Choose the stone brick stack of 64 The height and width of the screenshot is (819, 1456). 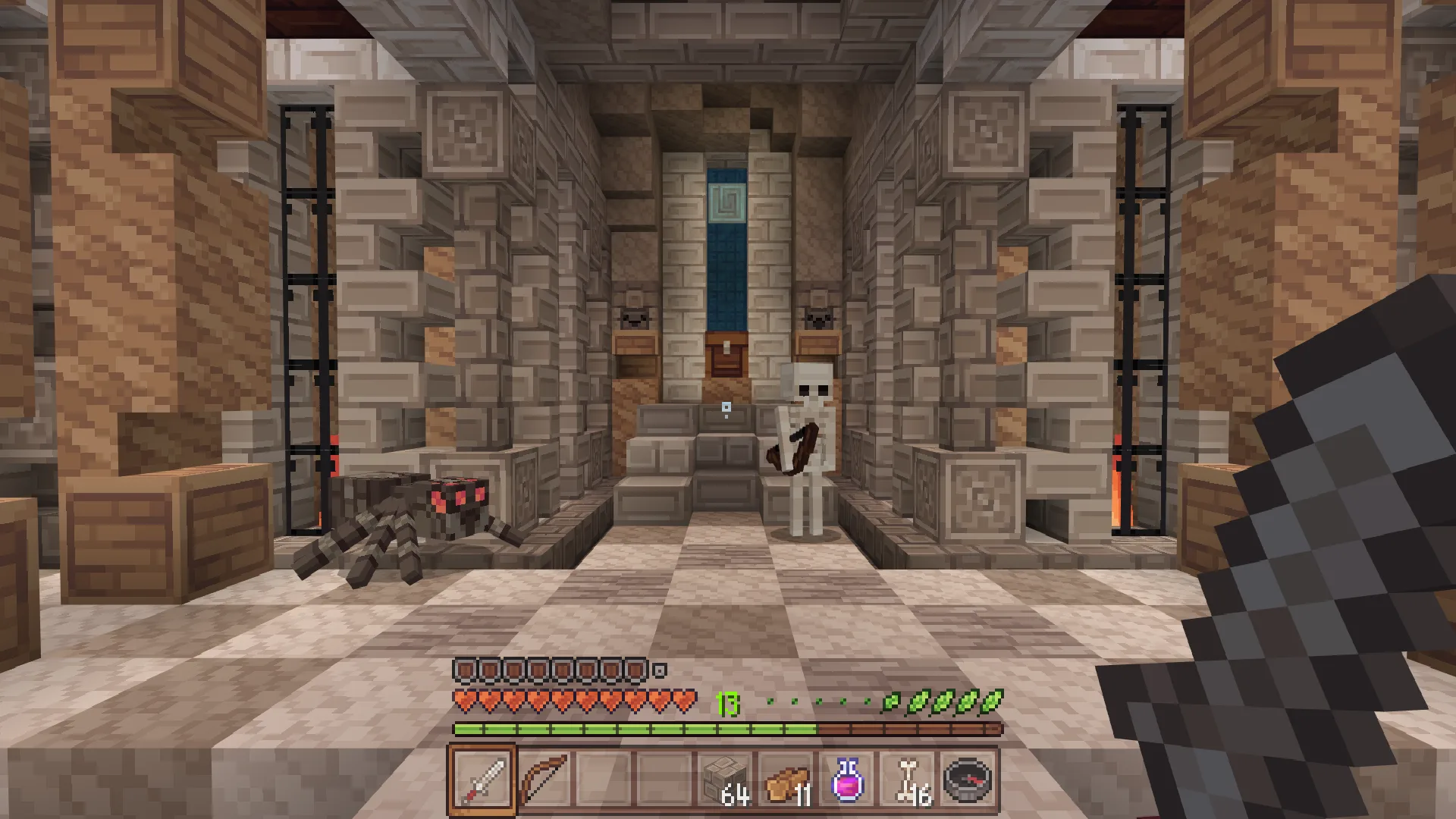click(x=726, y=780)
